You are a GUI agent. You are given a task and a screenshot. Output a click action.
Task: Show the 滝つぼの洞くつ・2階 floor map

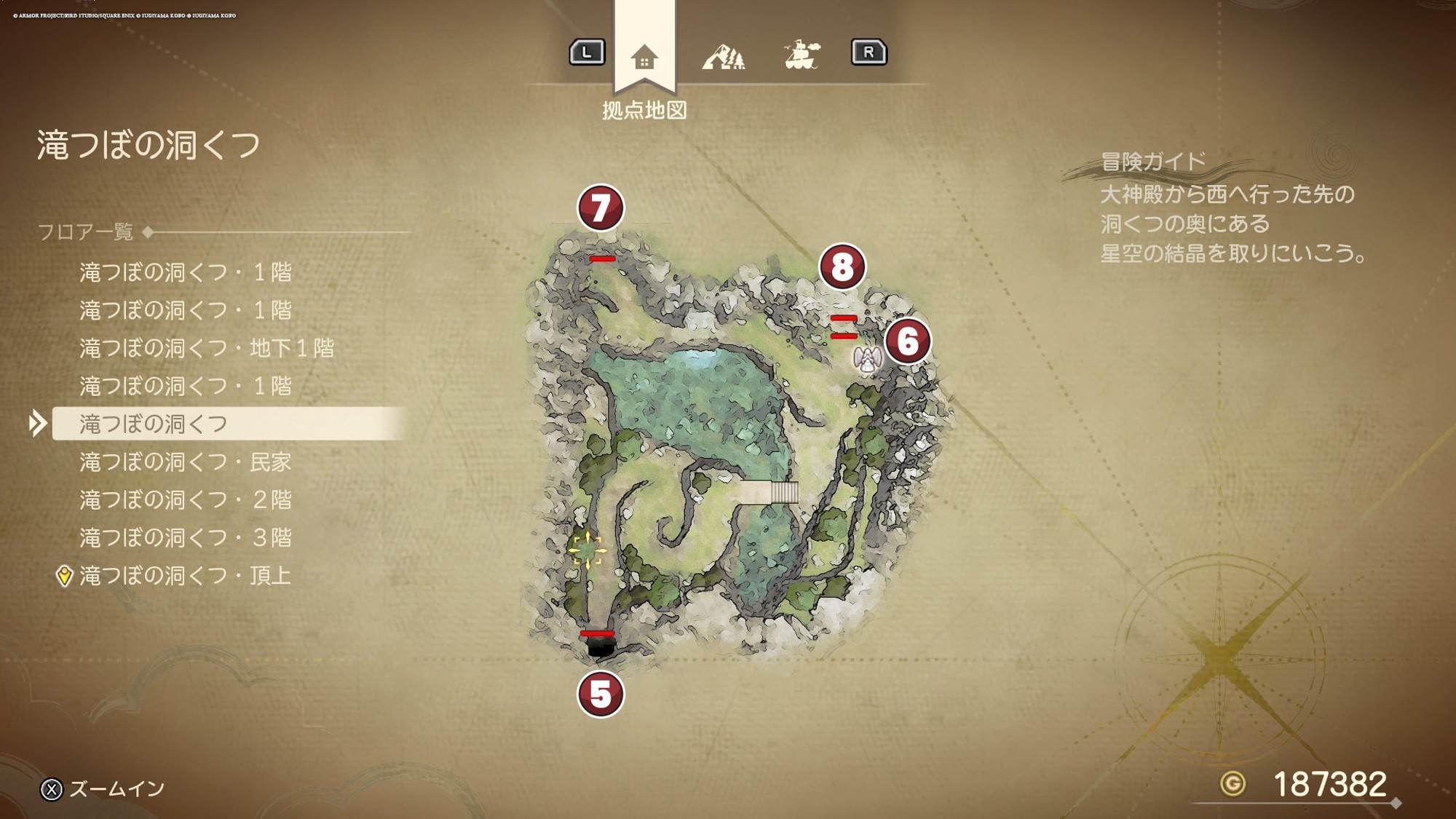185,499
